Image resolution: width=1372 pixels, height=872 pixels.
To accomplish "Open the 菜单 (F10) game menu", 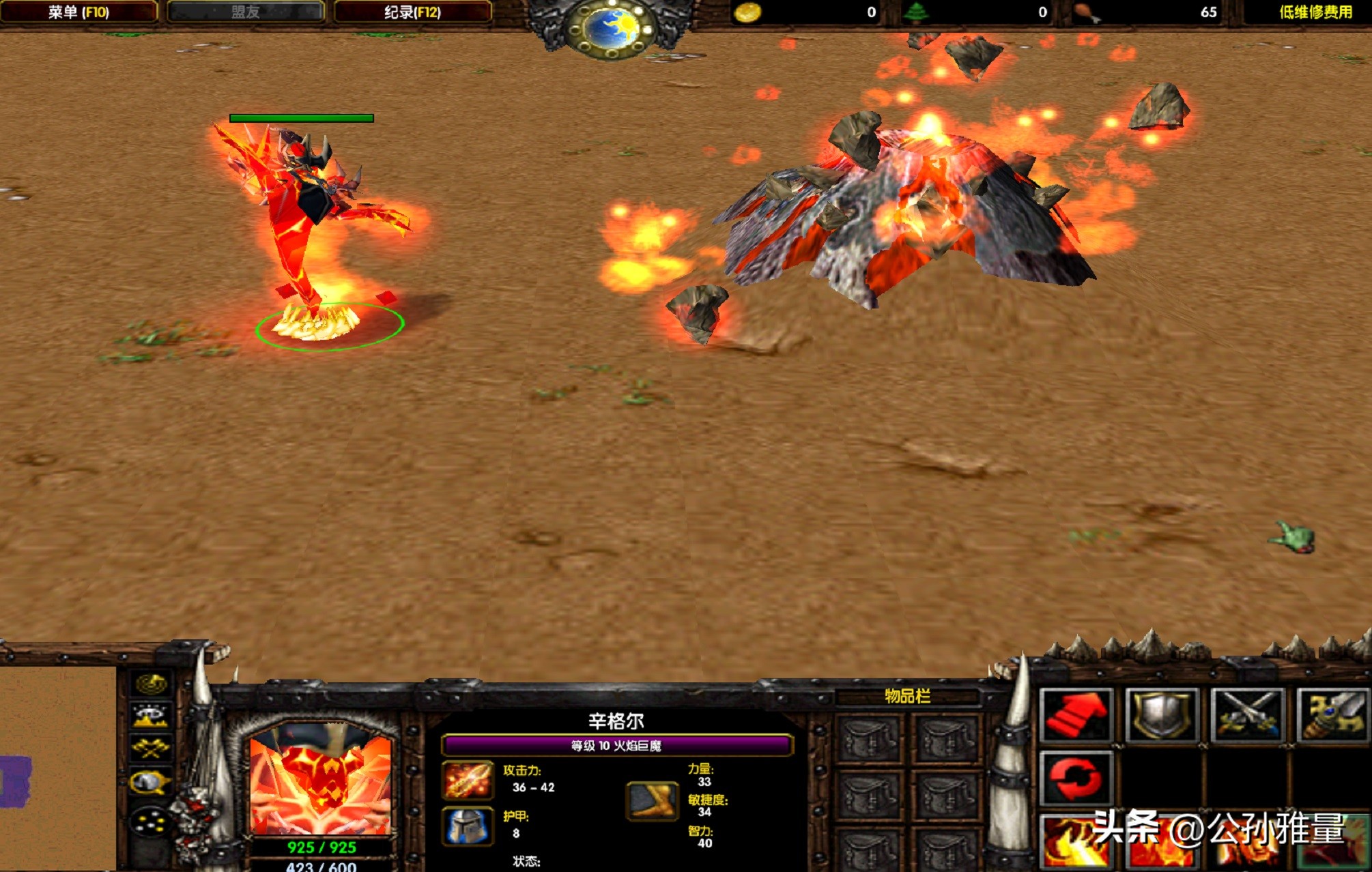I will coord(78,12).
